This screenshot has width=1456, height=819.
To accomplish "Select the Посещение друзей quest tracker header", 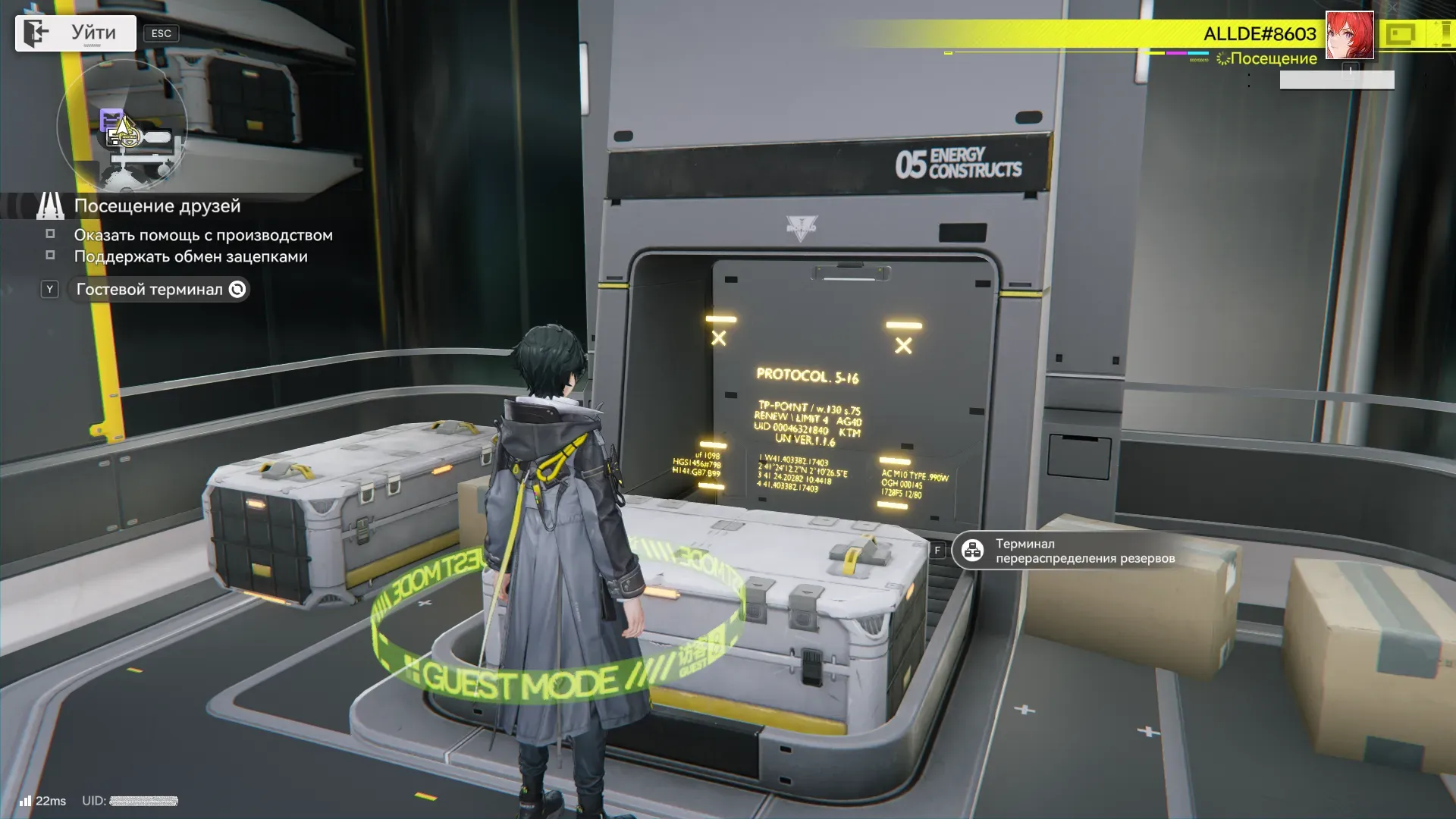I will 157,206.
